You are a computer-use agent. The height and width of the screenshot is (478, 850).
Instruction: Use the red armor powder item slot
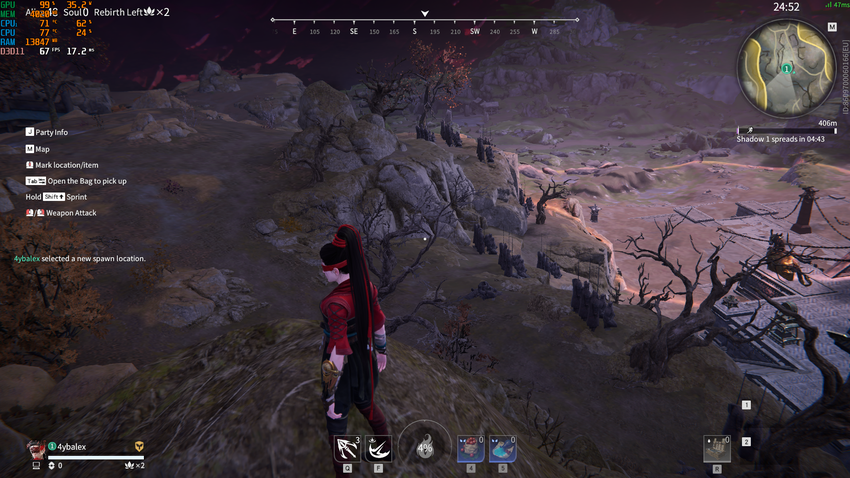470,448
